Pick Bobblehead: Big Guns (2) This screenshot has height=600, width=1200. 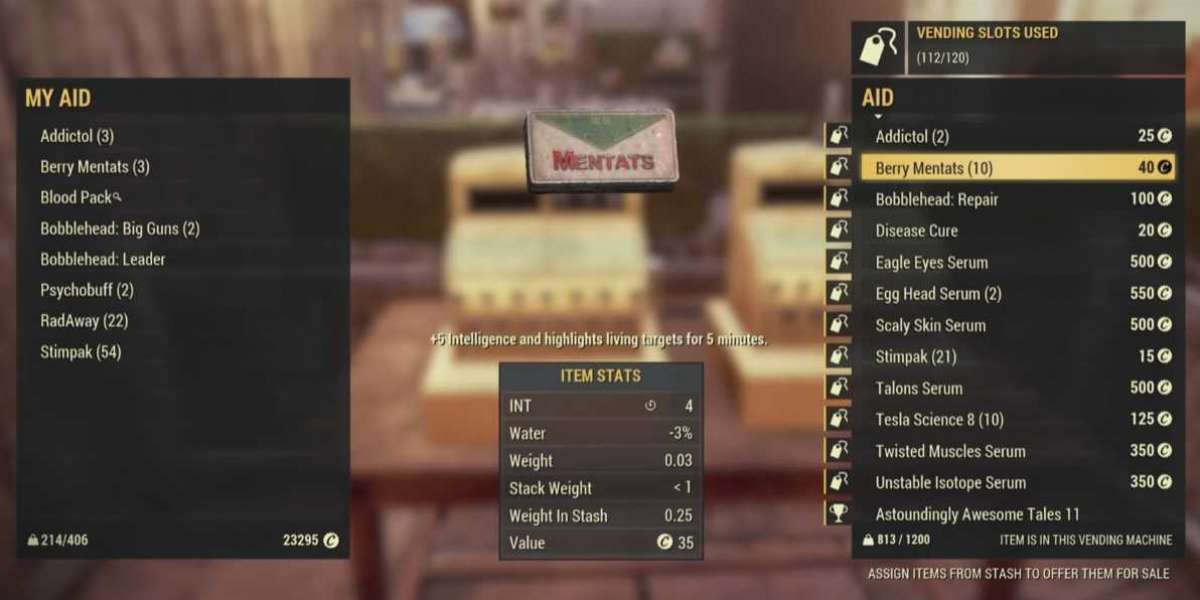click(x=120, y=229)
